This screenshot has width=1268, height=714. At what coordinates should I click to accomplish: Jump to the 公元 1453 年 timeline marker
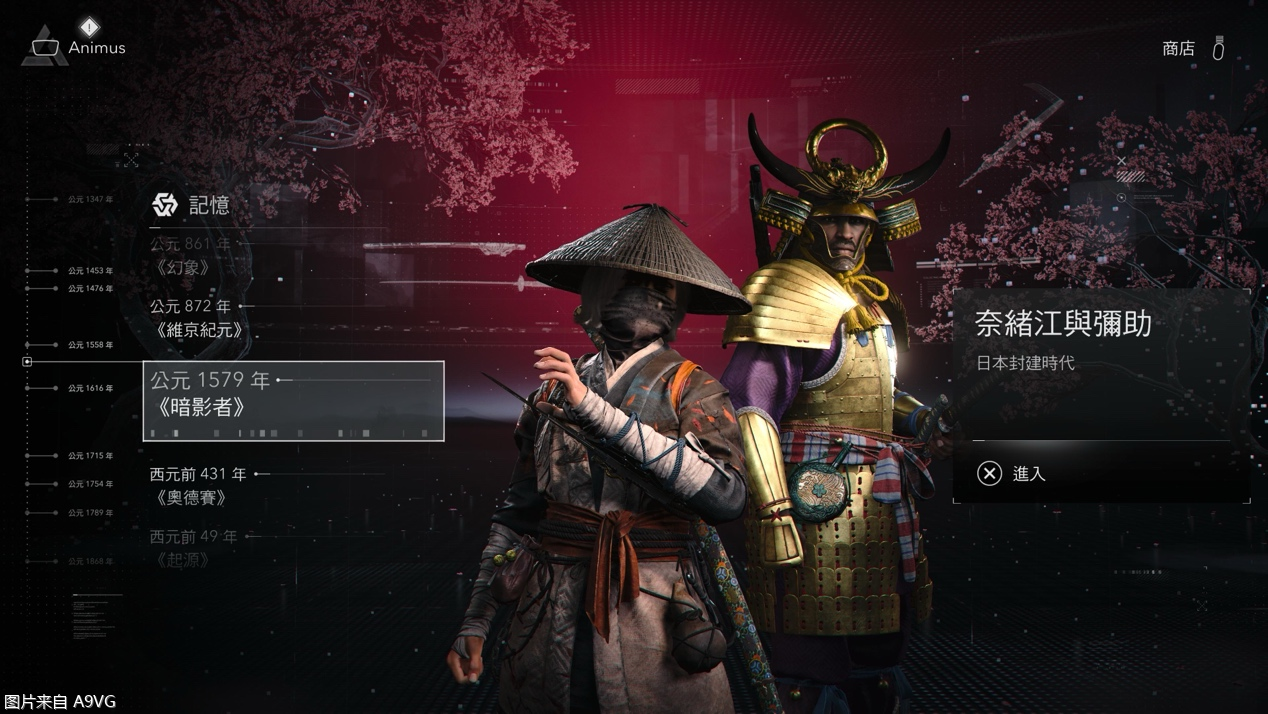(x=90, y=271)
